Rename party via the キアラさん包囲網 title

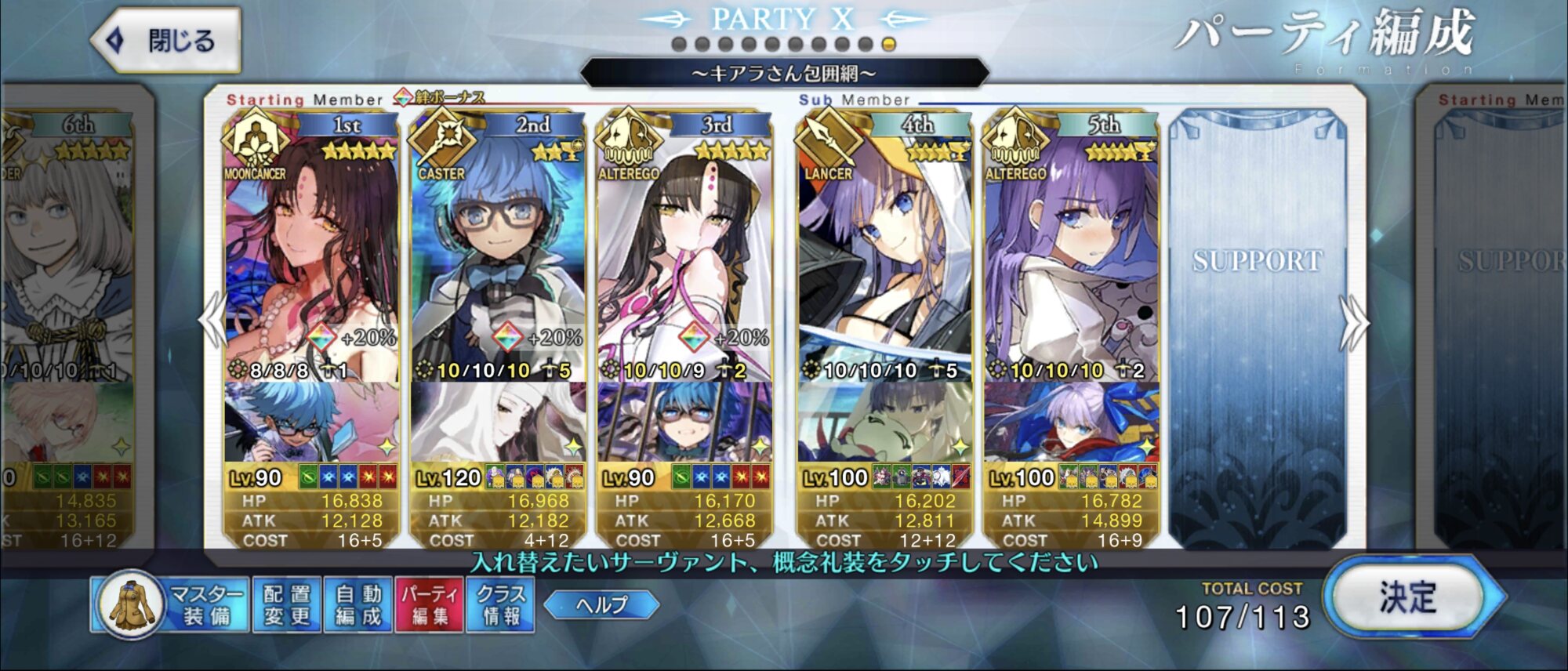pyautogui.click(x=784, y=74)
